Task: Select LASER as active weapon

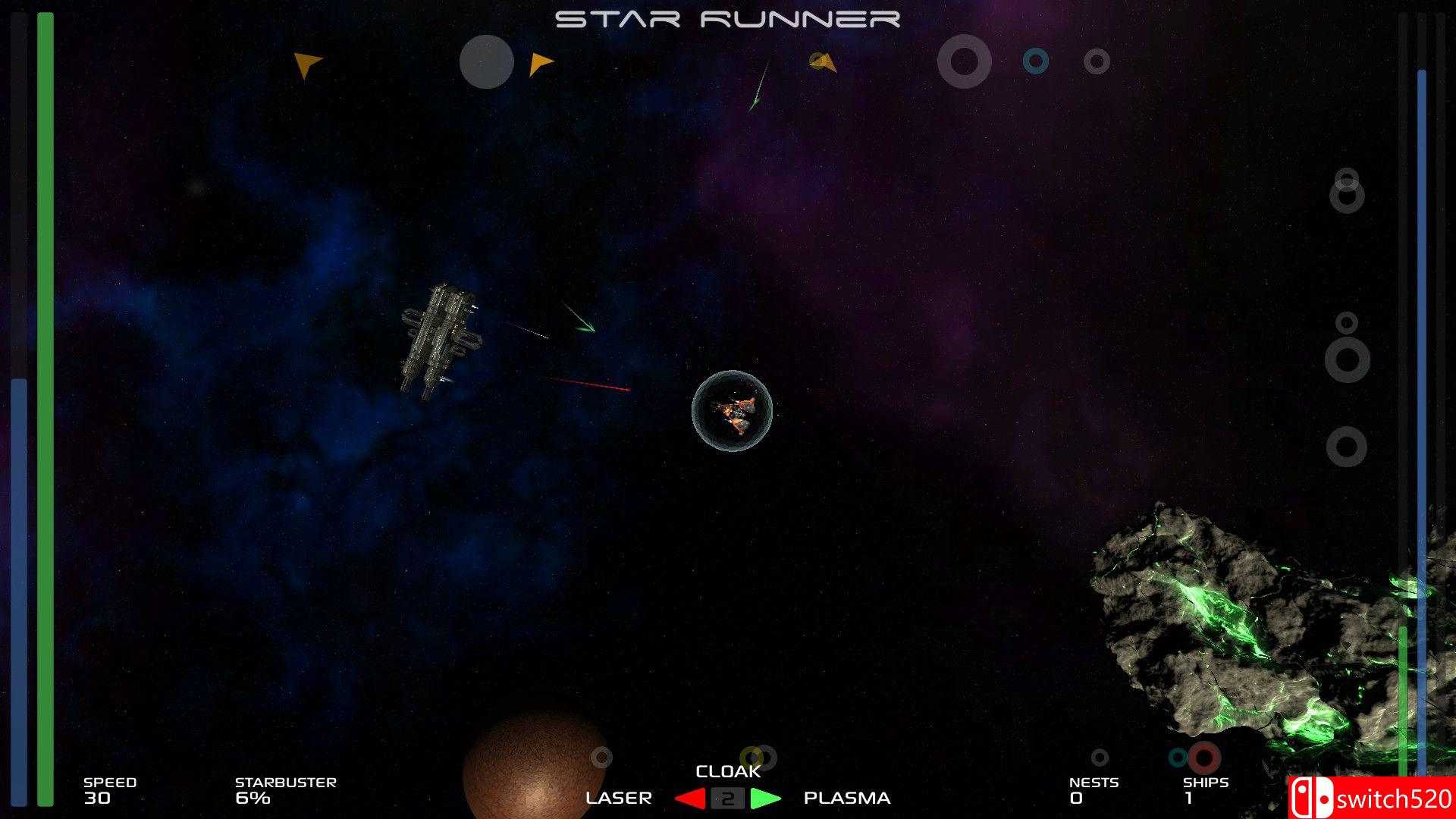Action: (620, 797)
